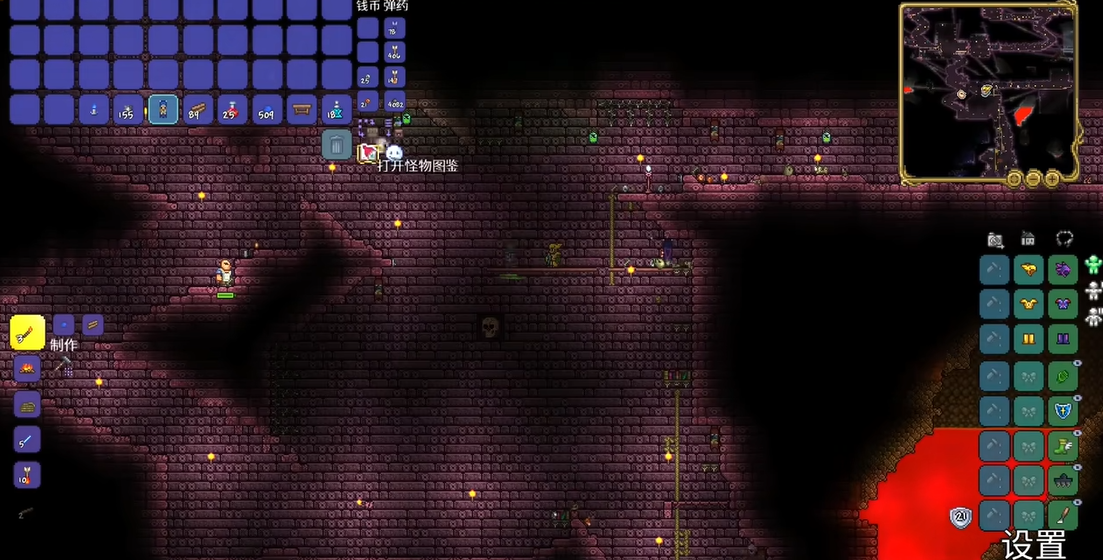Viewport: 1103px width, 560px height.
Task: Open the 设置 settings menu
Action: click(x=1034, y=545)
